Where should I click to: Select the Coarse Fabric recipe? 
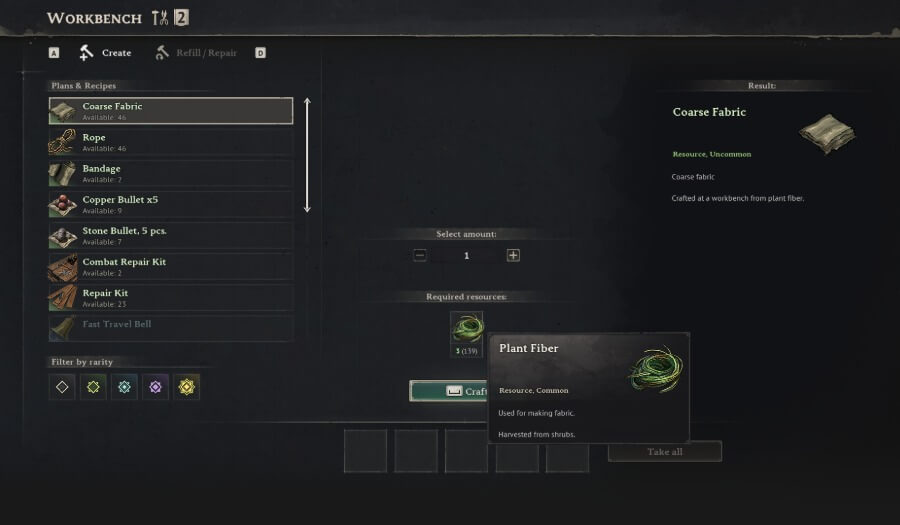[x=171, y=110]
